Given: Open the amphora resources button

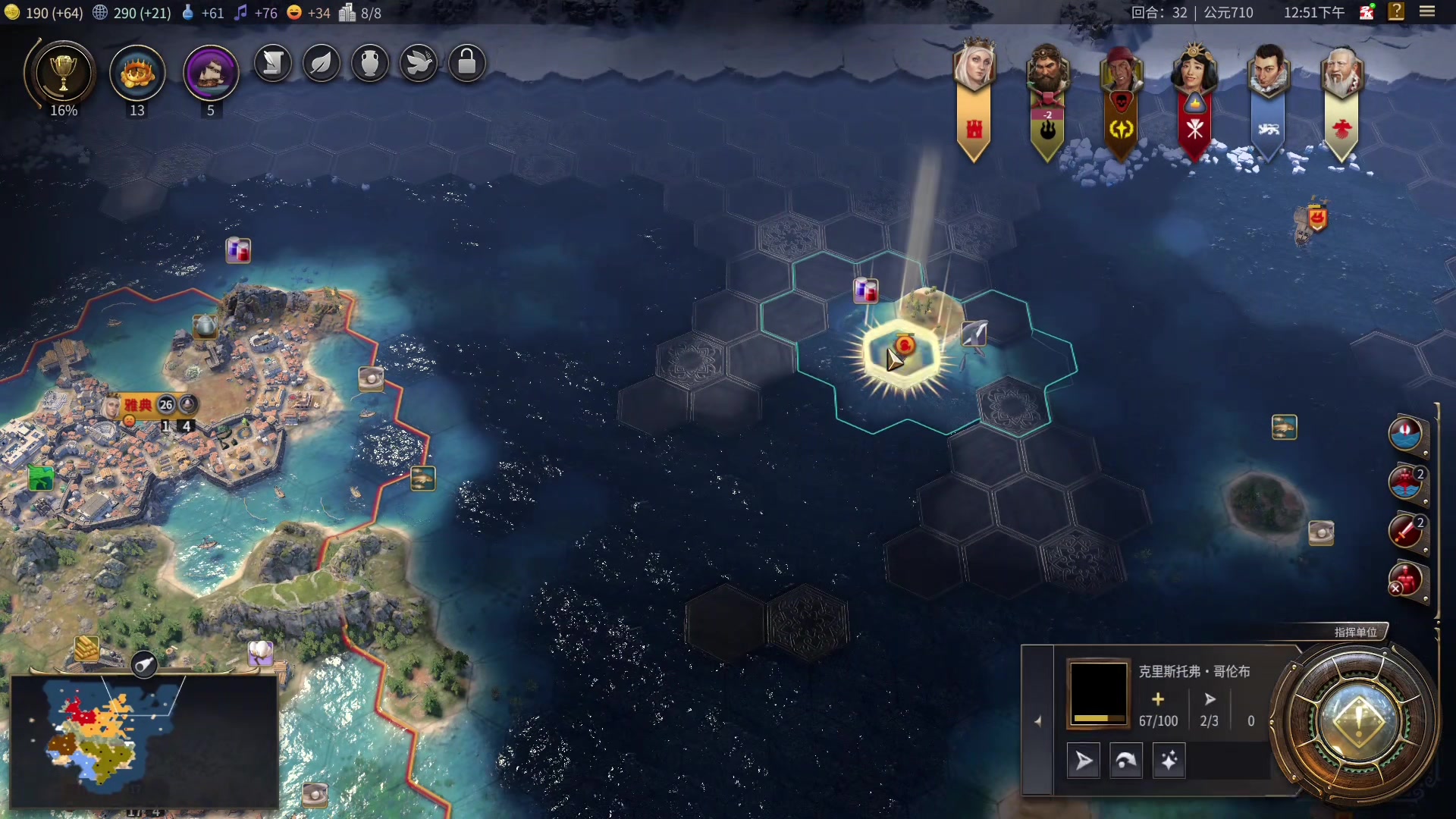Looking at the screenshot, I should 370,64.
